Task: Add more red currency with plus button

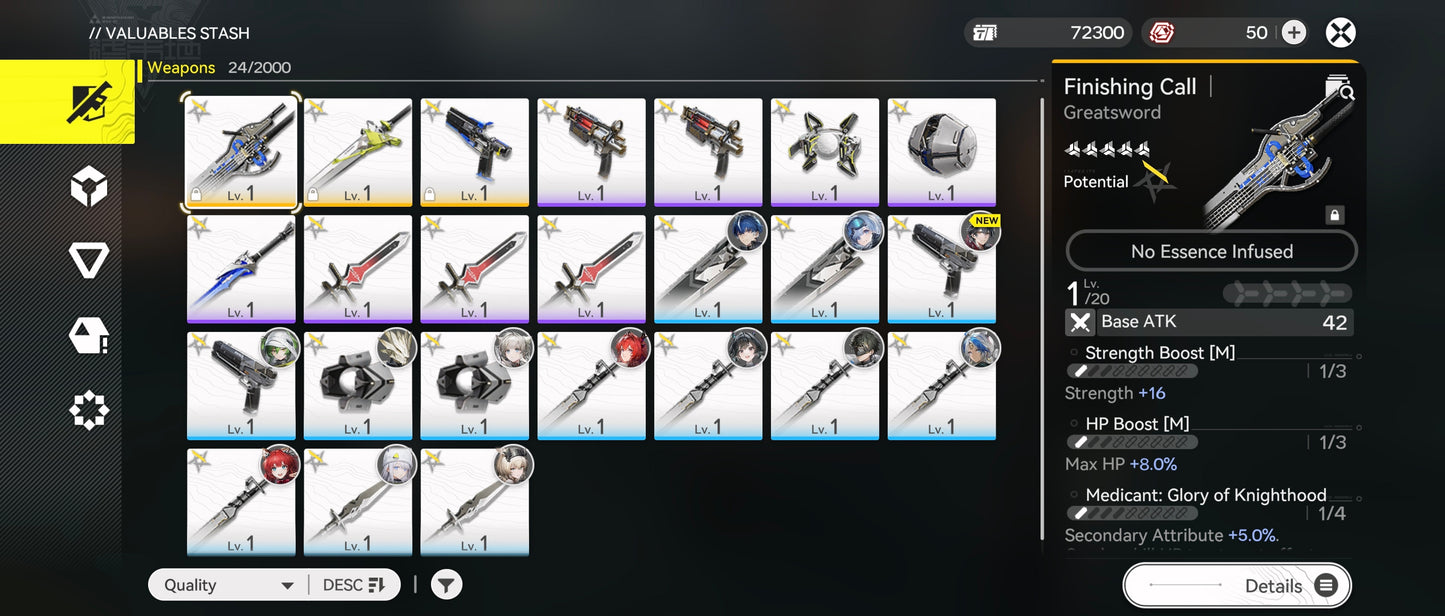Action: tap(1294, 33)
